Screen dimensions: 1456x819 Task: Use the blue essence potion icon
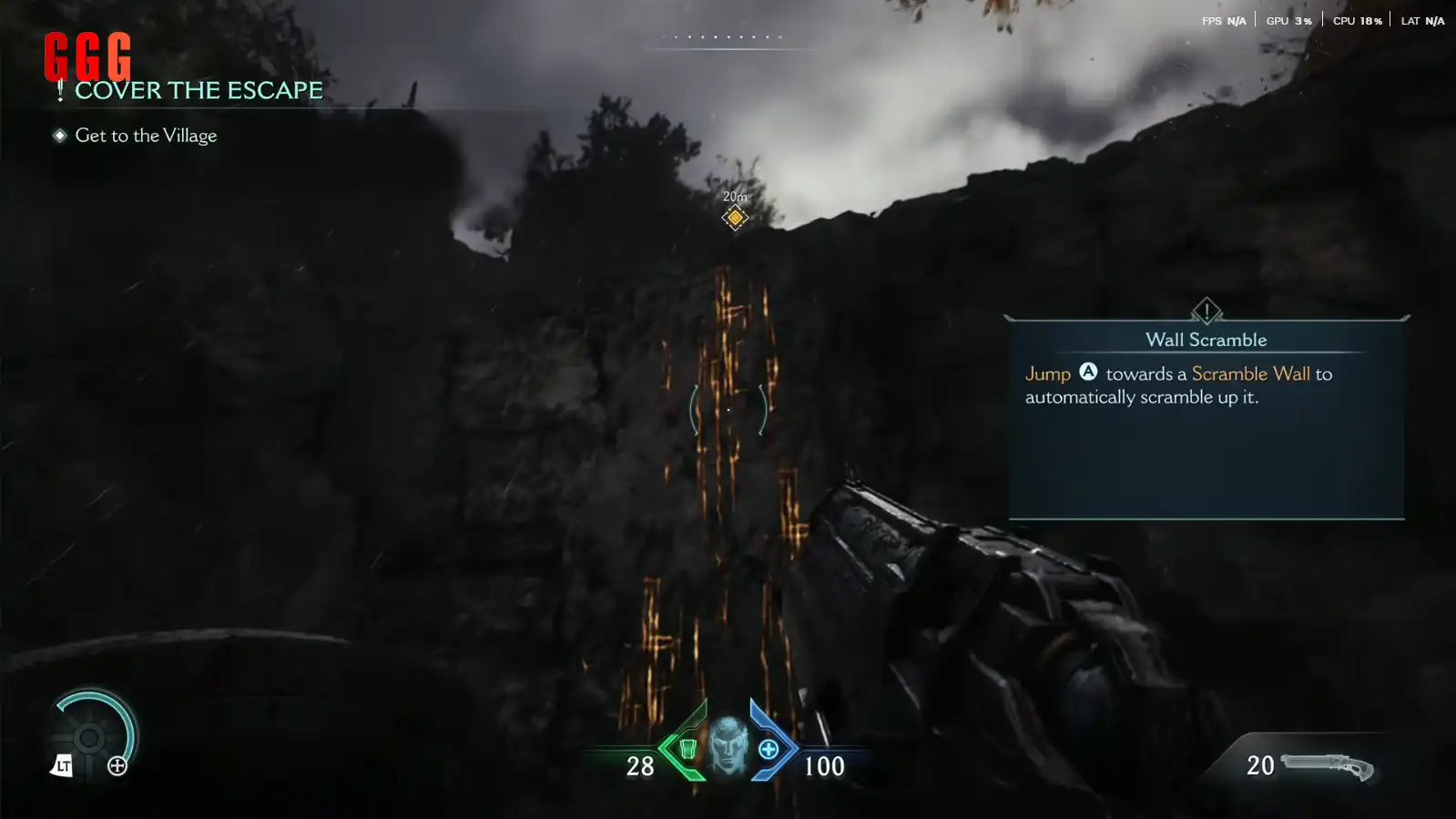click(769, 749)
